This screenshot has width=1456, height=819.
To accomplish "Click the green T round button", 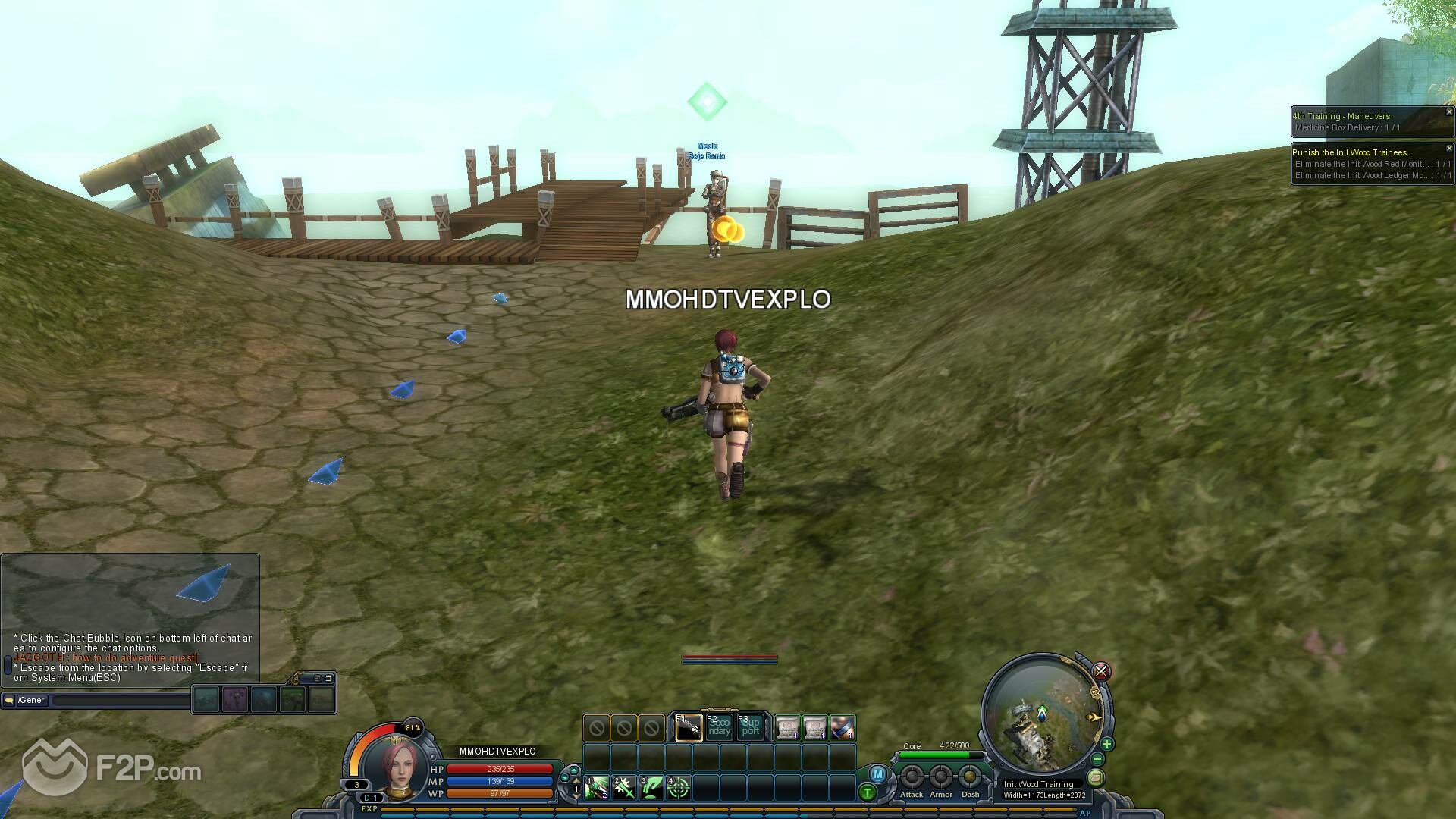I will click(867, 792).
